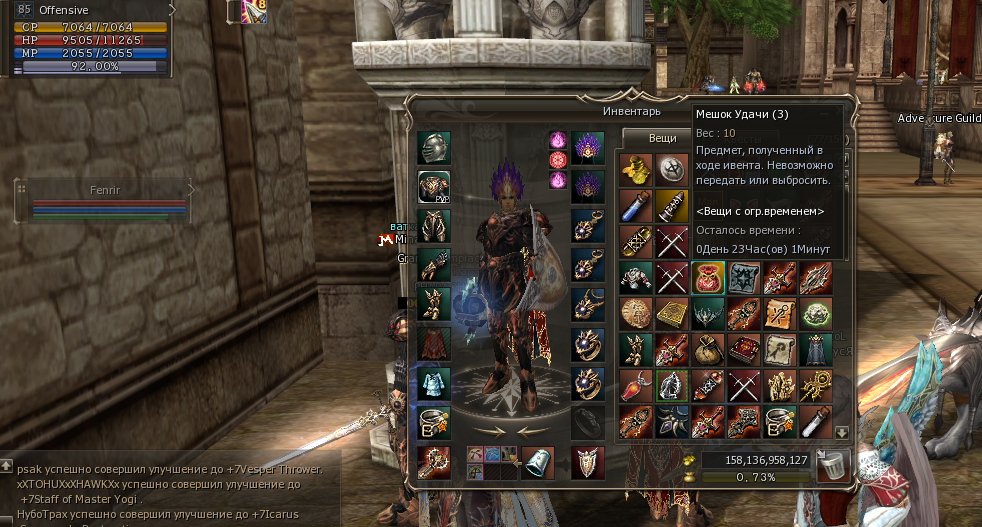The height and width of the screenshot is (527, 982).
Task: Click the inventory scroll-down arrow
Action: [842, 432]
